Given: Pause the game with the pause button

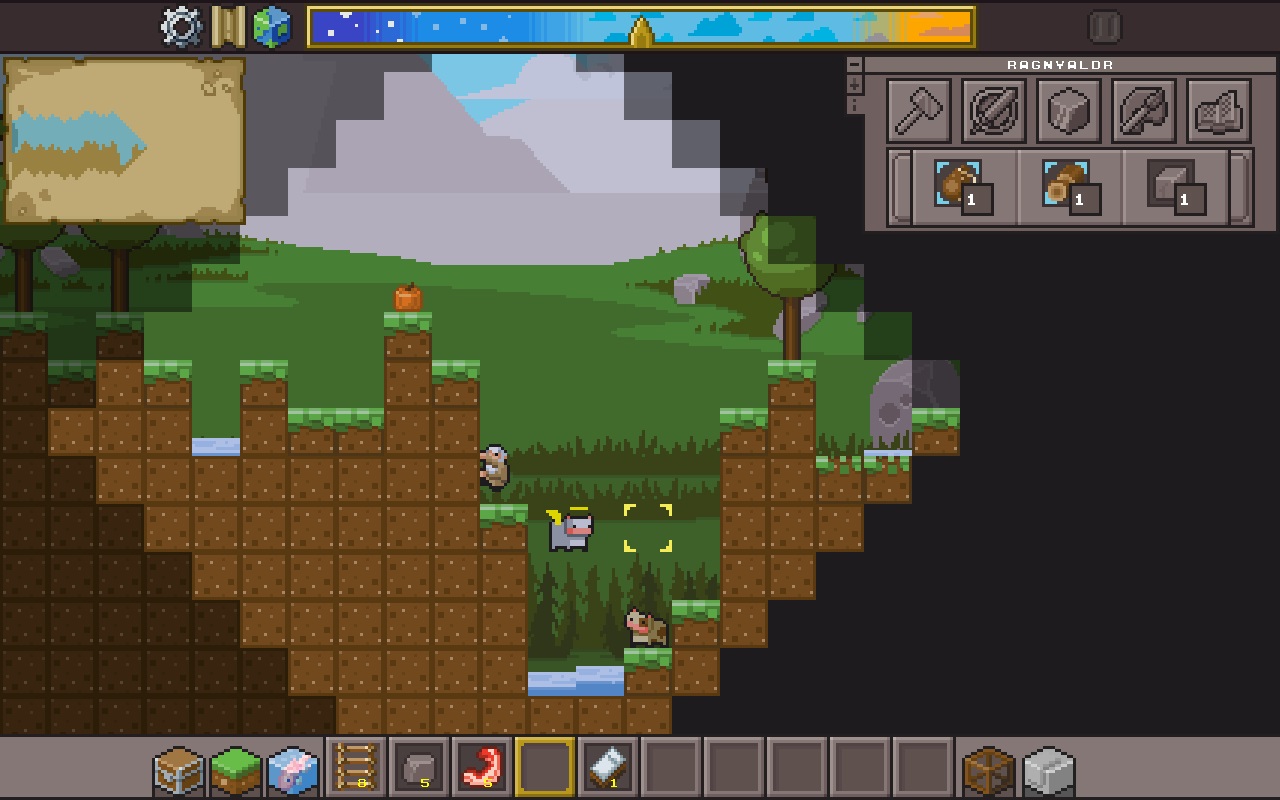Looking at the screenshot, I should 1105,27.
